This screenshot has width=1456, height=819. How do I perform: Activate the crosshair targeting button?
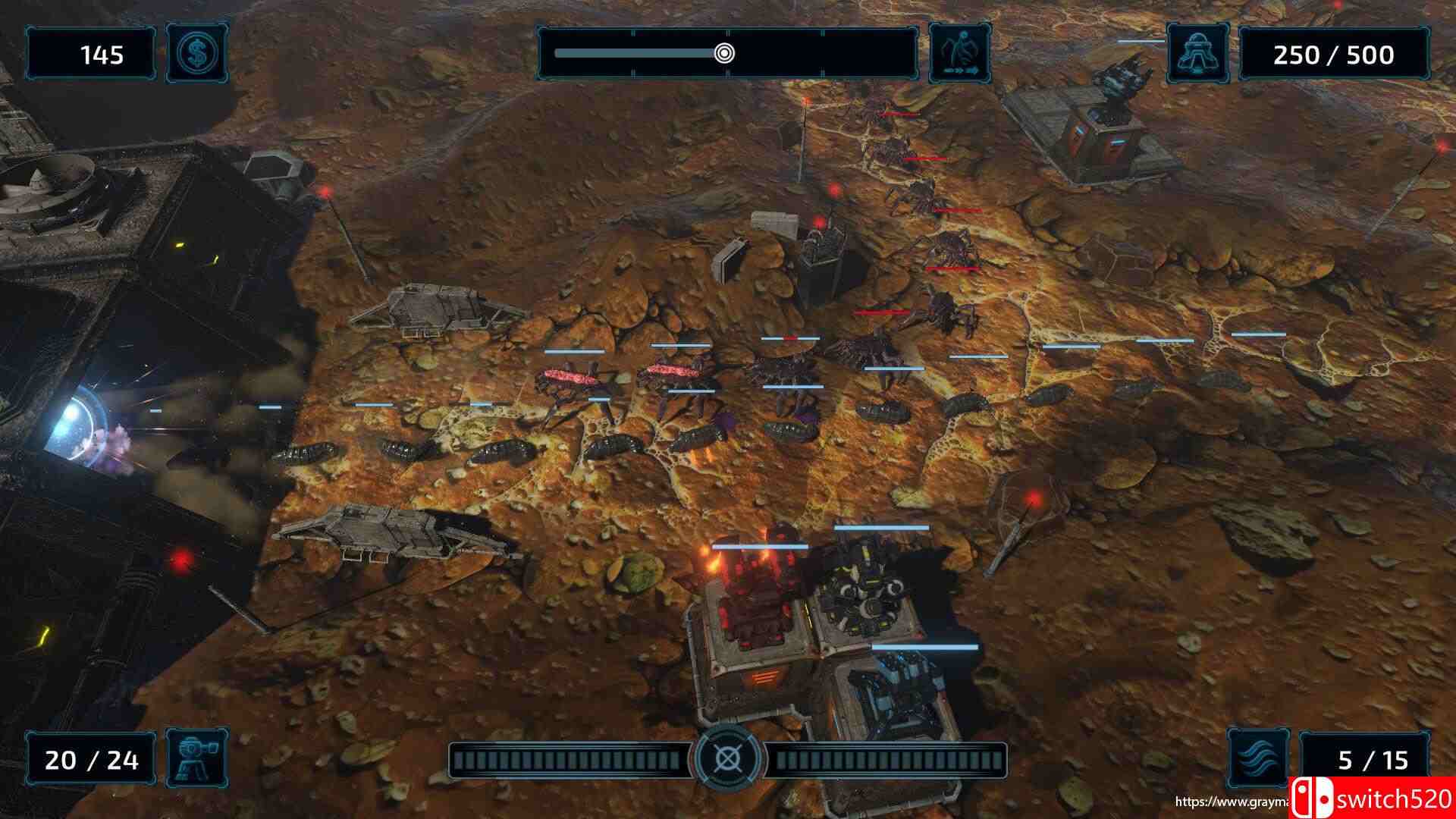tap(727, 759)
